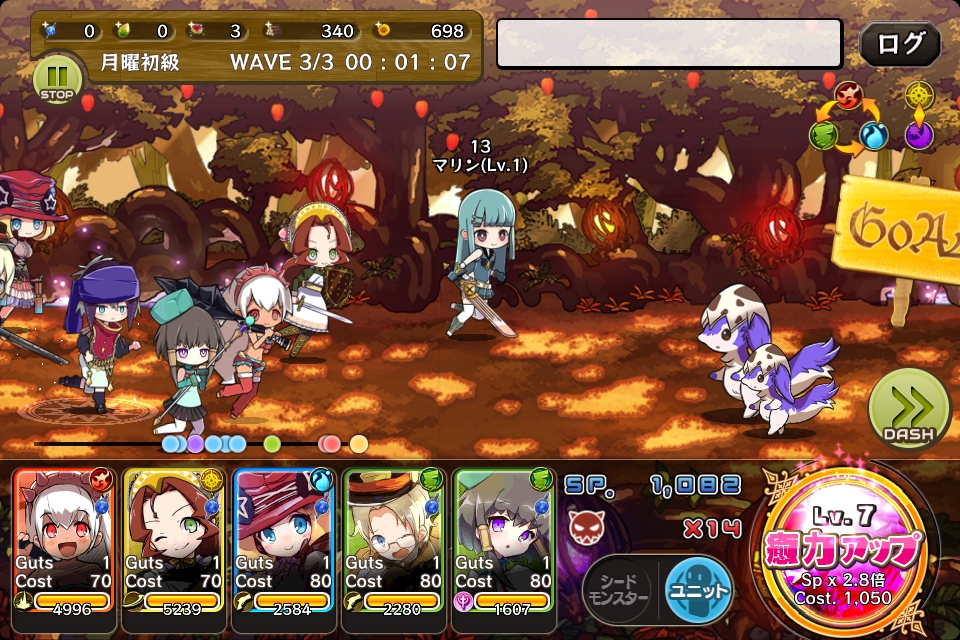Image resolution: width=960 pixels, height=640 pixels.
Task: Deploy the blonde glasses-wearing unit card
Action: pos(395,538)
